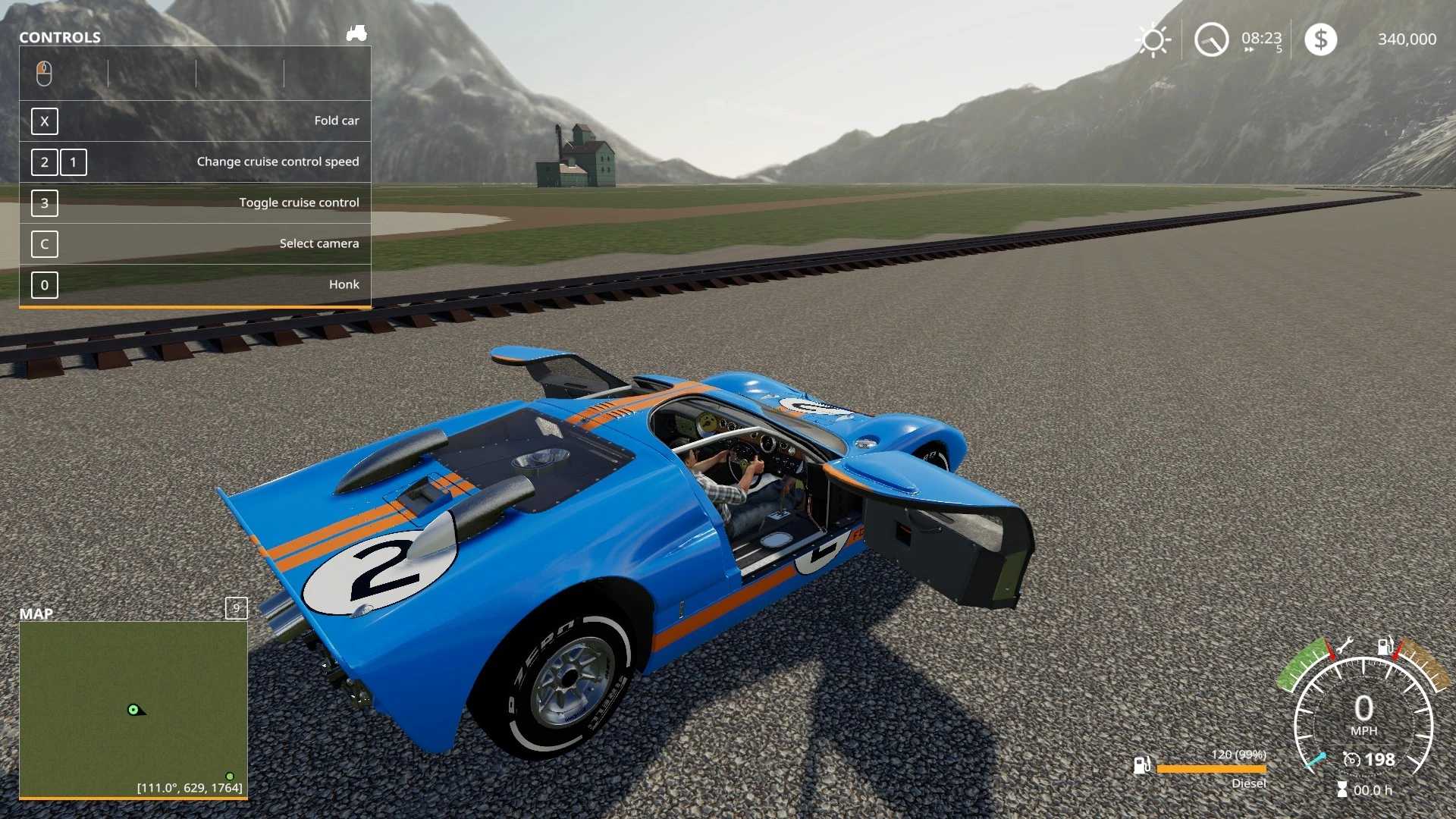Click the tractor icon above controls
The height and width of the screenshot is (819, 1456).
[x=356, y=33]
